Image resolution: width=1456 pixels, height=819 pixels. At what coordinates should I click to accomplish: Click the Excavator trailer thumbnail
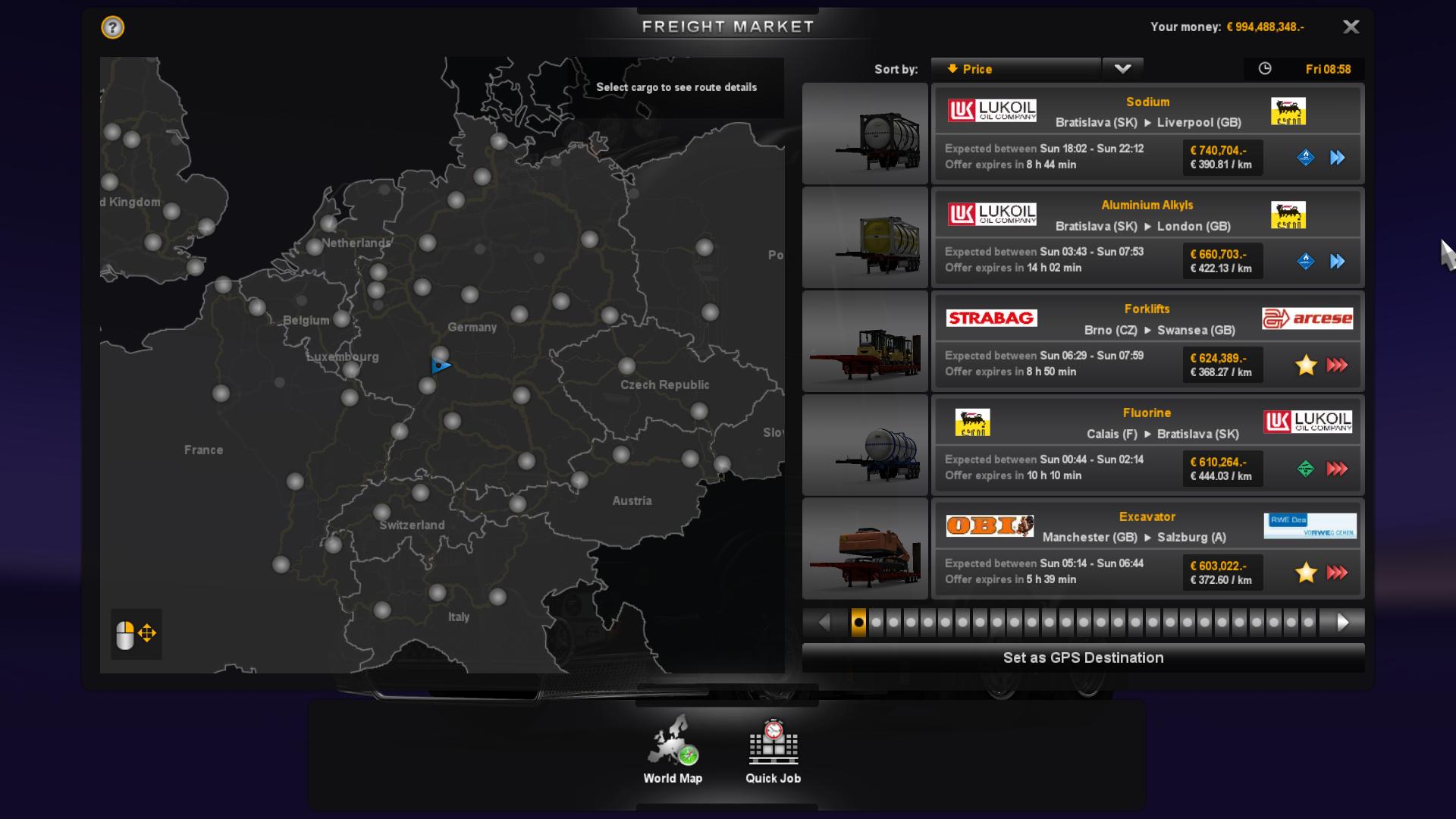tap(865, 548)
